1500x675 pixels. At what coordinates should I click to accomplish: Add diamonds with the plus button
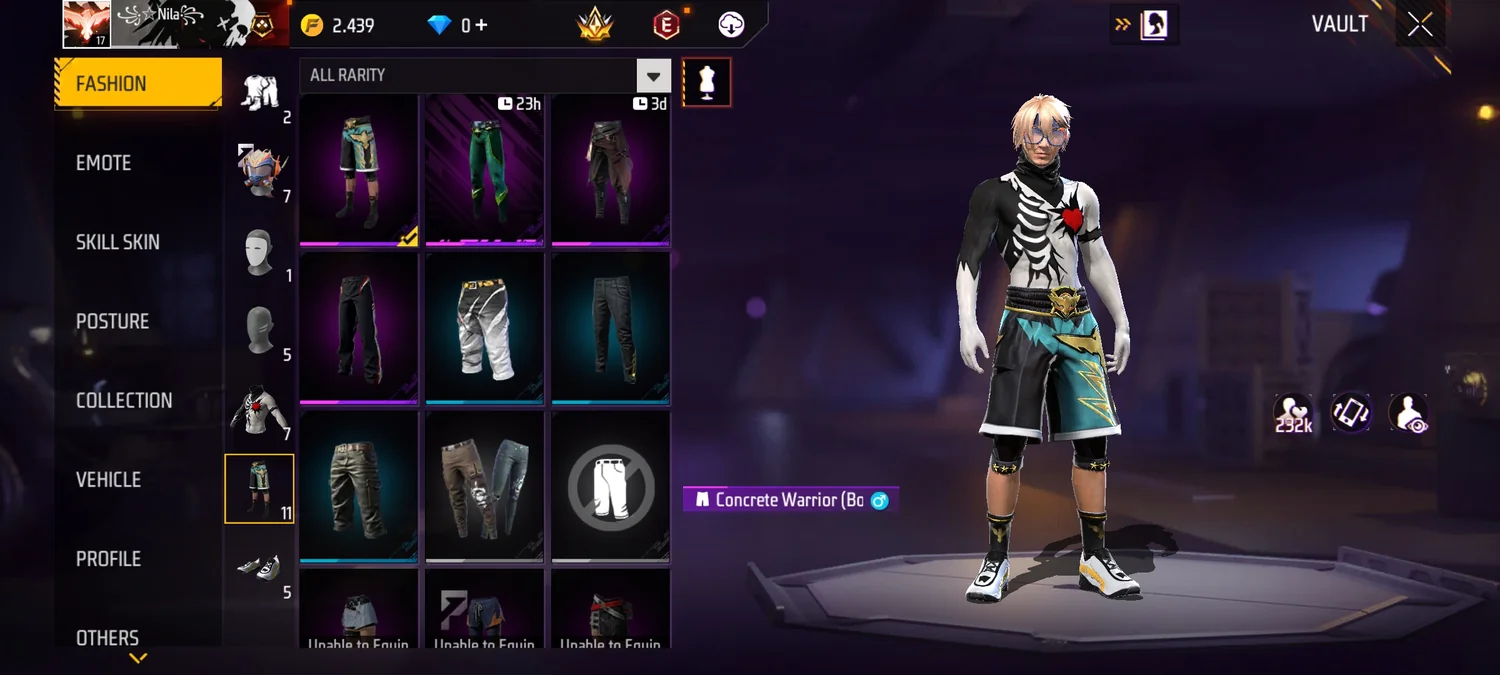pos(481,25)
